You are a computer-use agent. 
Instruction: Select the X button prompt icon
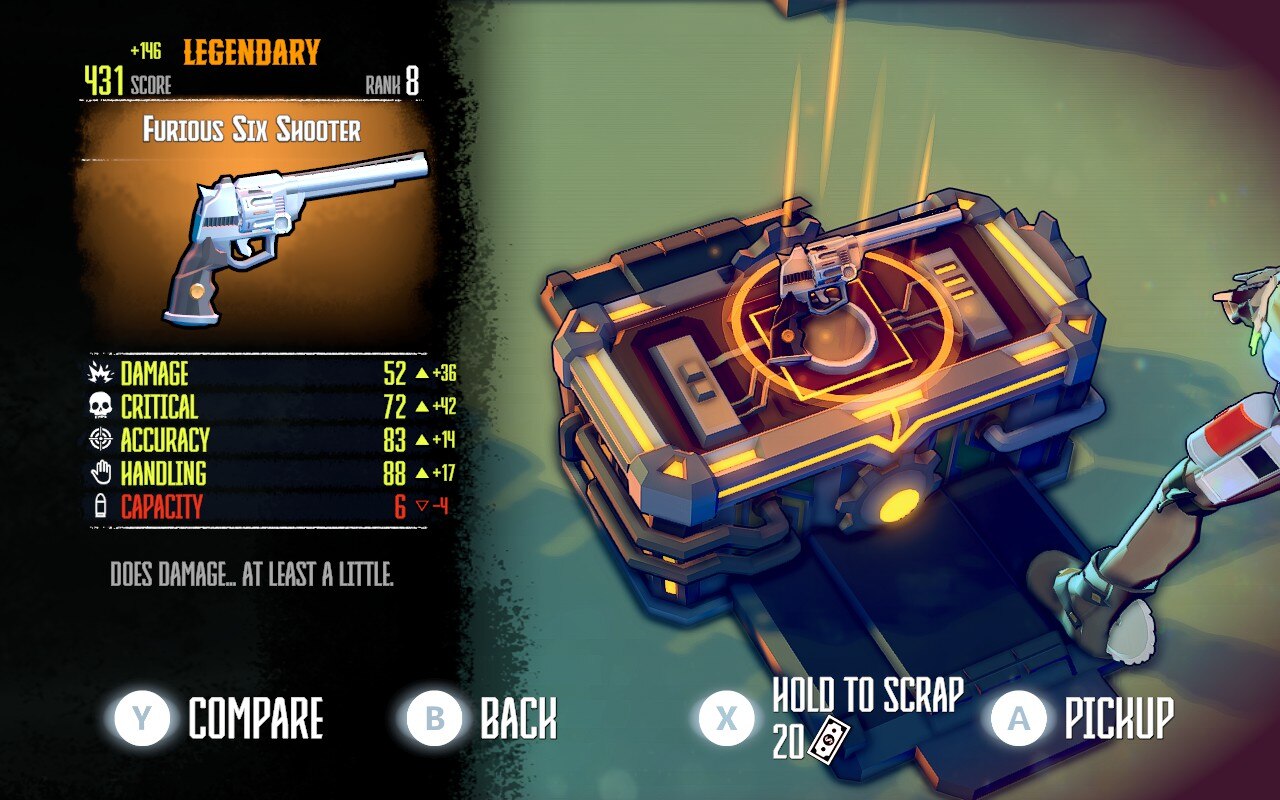pyautogui.click(x=726, y=716)
